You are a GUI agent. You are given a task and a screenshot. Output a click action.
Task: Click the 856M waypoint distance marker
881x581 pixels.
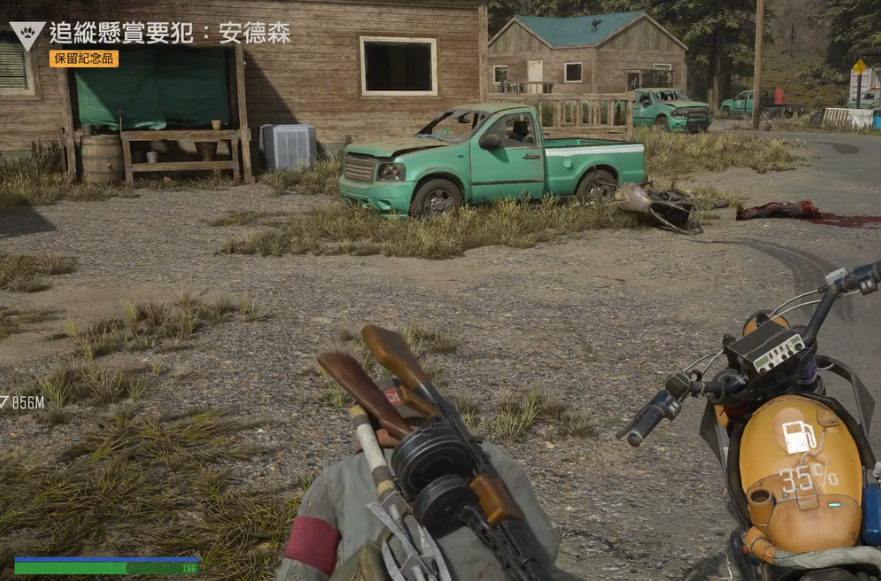(23, 403)
